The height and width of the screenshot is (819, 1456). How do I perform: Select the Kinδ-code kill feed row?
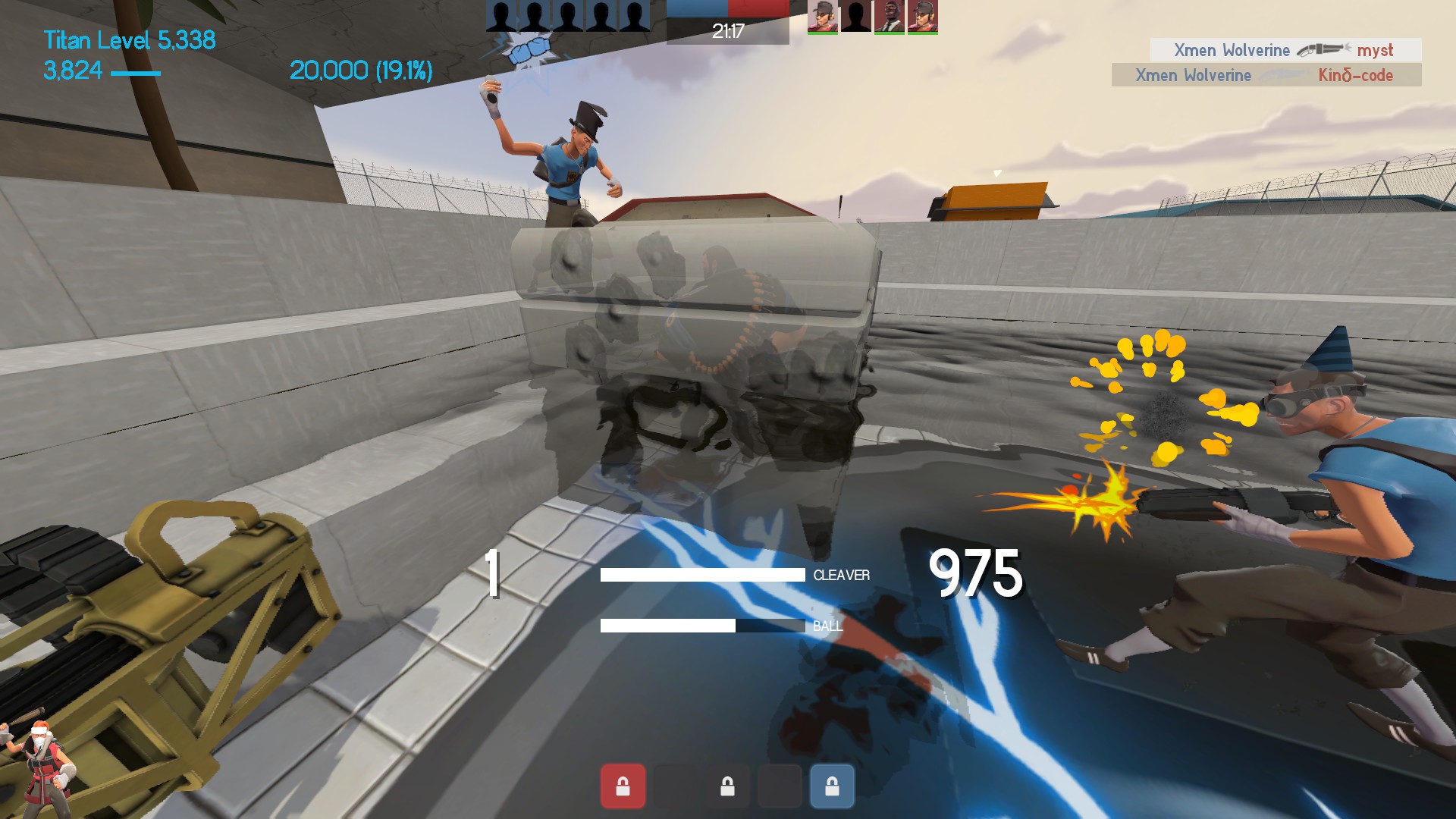[1266, 75]
